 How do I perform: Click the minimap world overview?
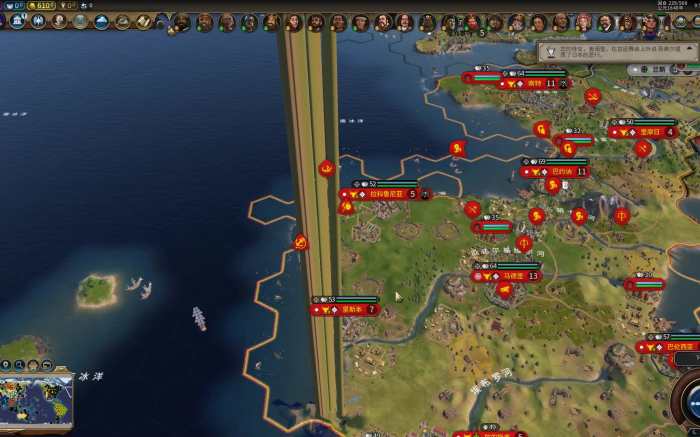[36, 400]
